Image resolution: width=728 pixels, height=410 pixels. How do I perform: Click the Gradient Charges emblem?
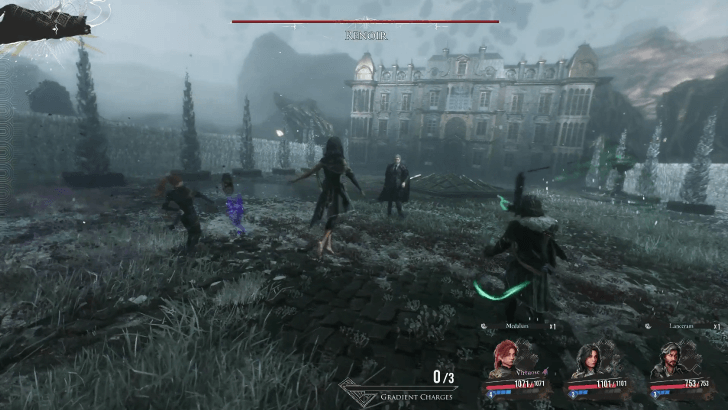360,391
